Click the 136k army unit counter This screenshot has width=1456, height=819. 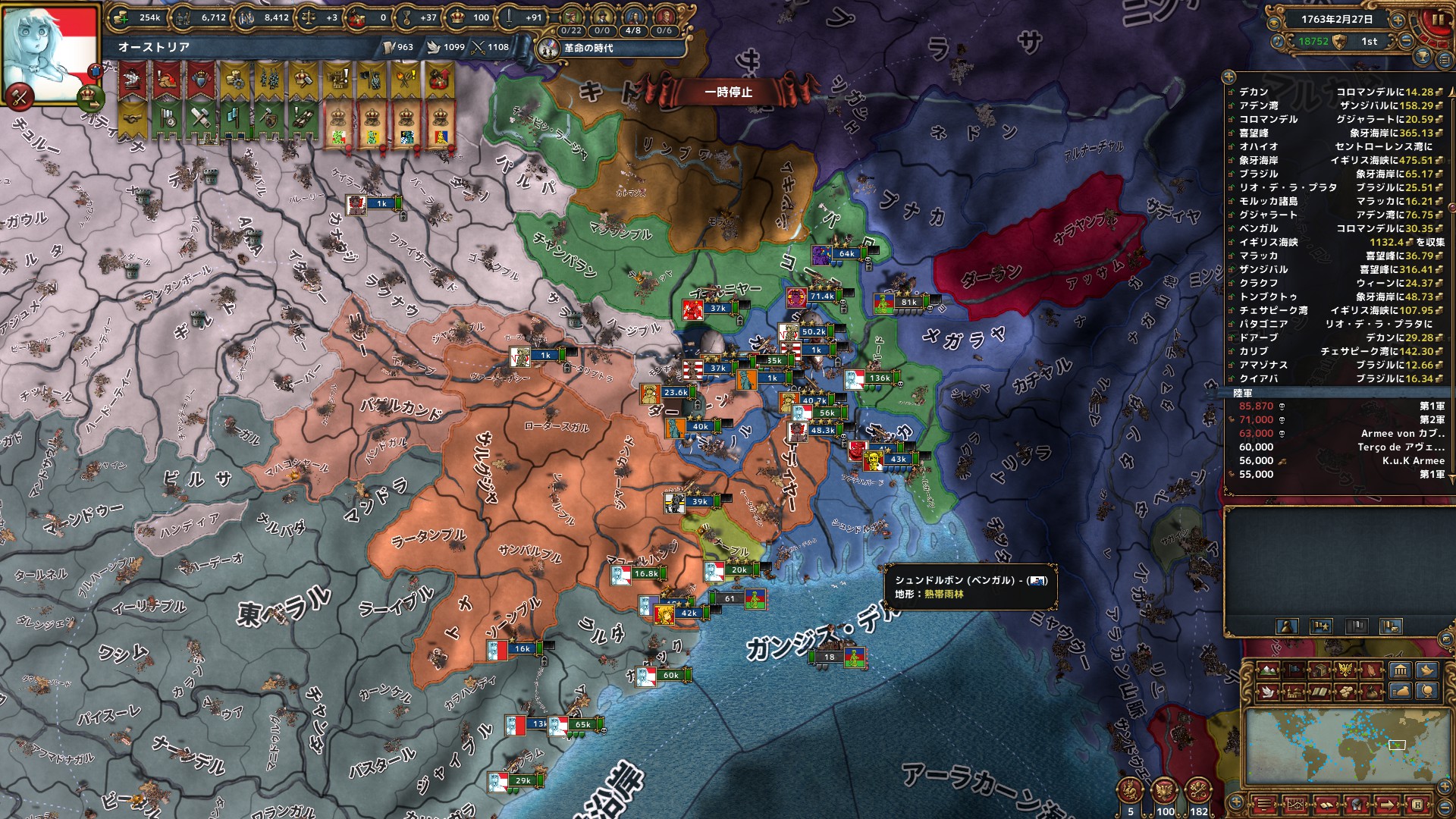click(880, 378)
